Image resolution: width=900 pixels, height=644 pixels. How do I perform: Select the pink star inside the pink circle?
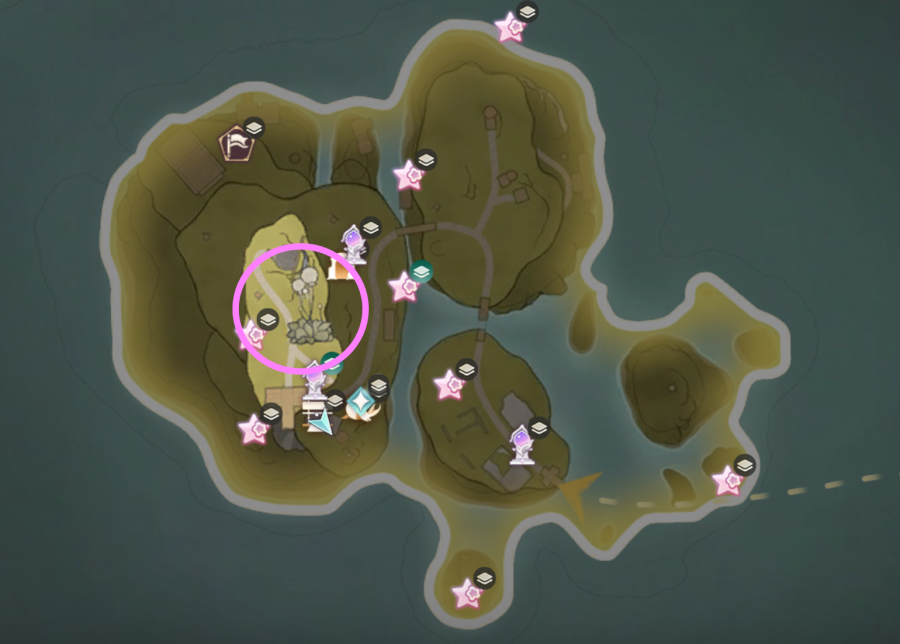click(x=254, y=335)
